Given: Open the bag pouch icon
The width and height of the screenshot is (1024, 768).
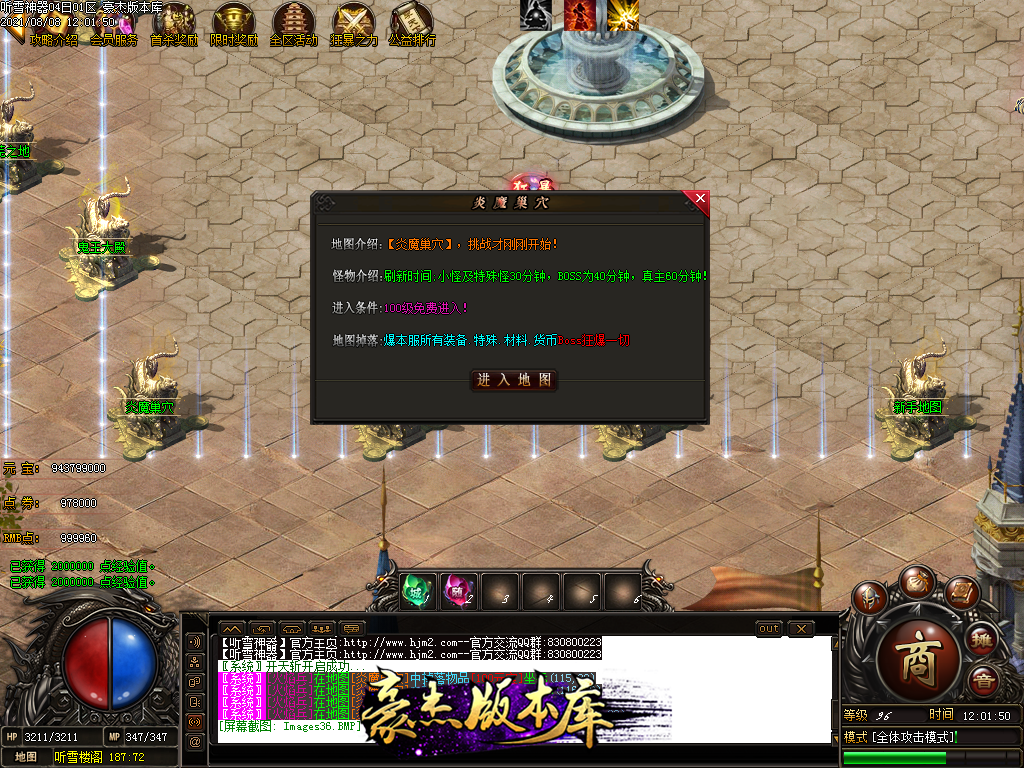Looking at the screenshot, I should tap(916, 581).
